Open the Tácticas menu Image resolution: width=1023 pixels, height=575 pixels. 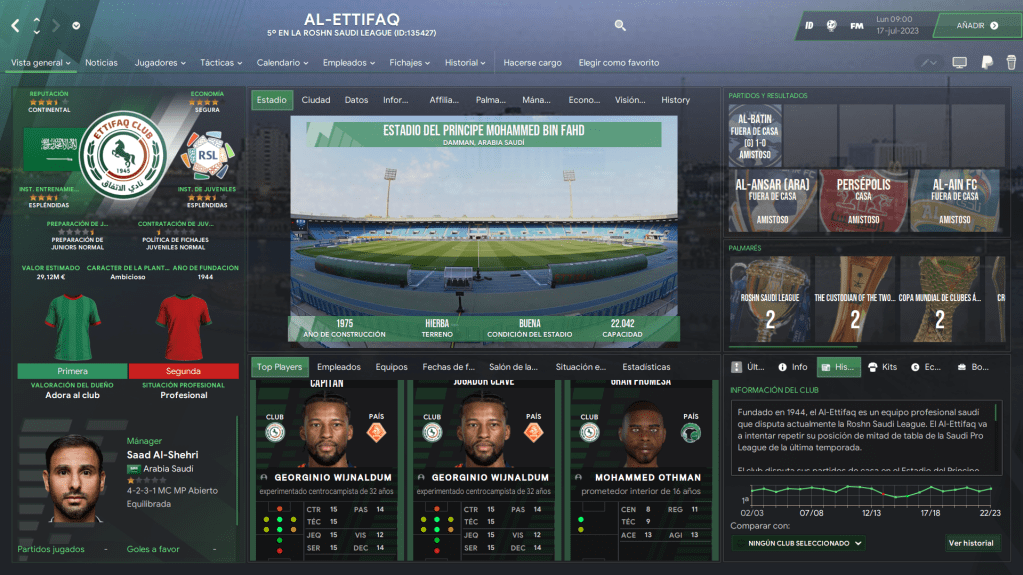pyautogui.click(x=221, y=62)
